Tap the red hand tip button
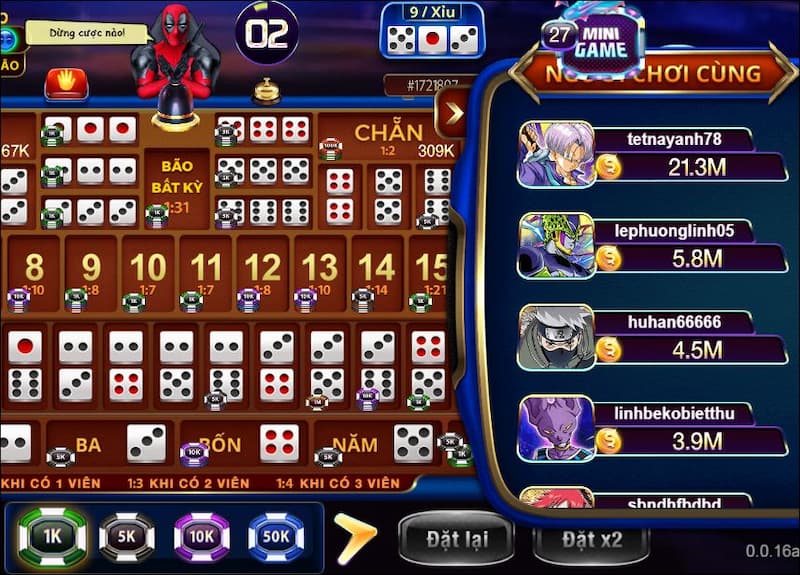800x575 pixels. (x=66, y=82)
